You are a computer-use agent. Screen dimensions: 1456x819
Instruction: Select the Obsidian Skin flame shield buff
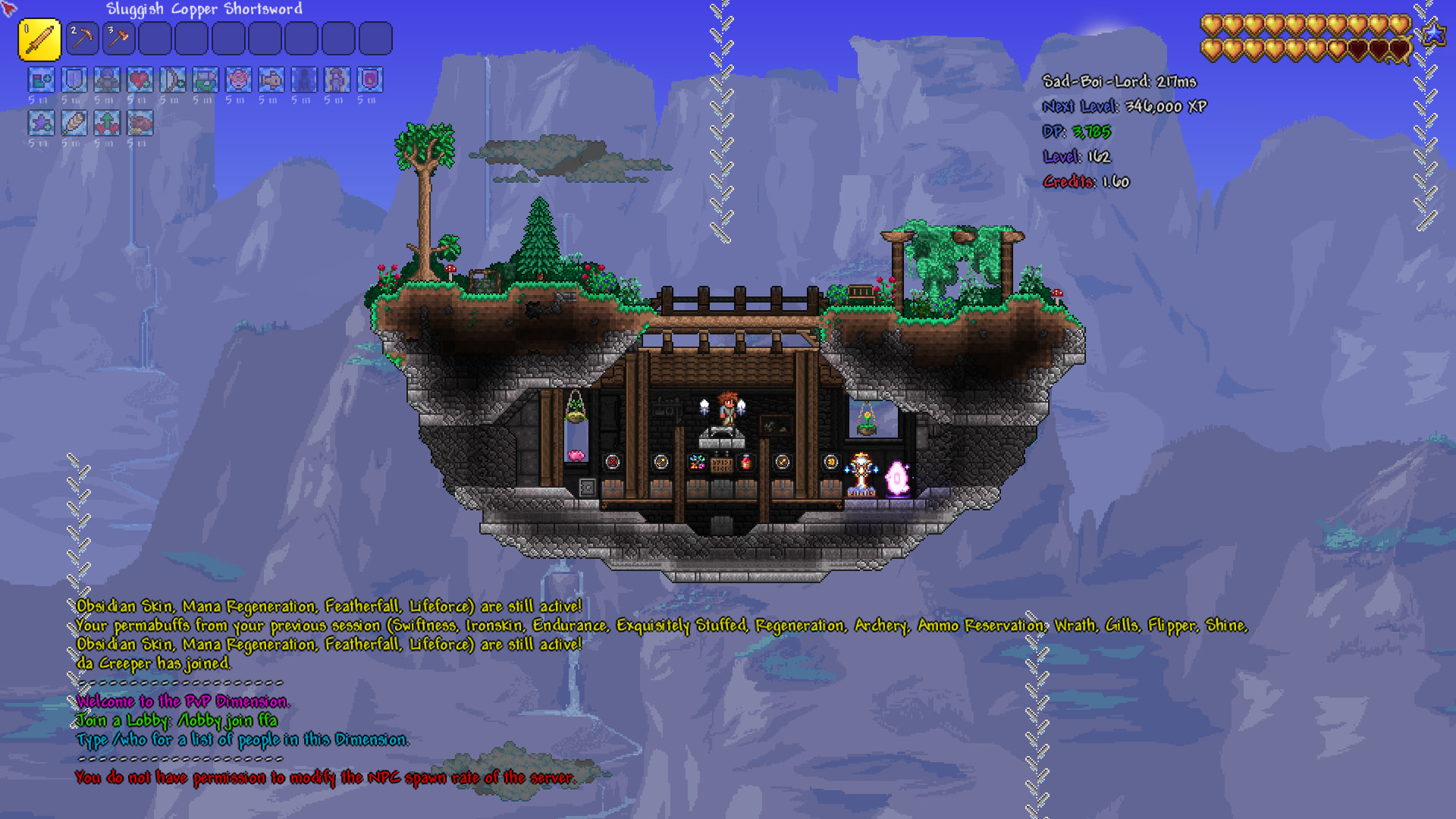(370, 80)
